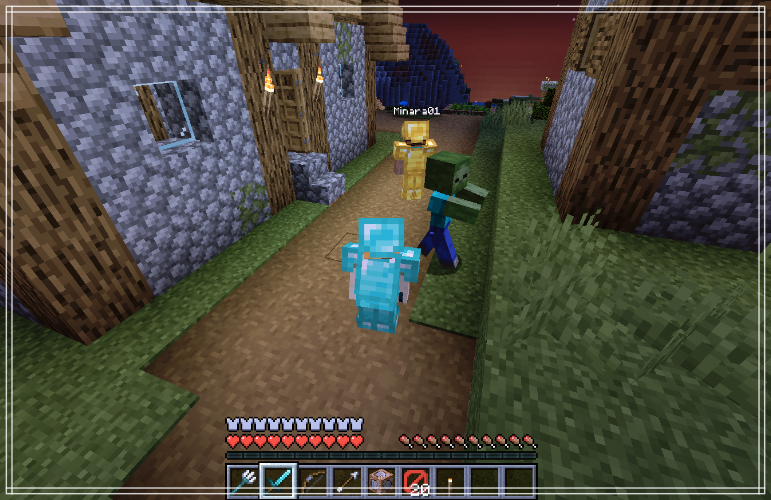
Task: Choose the diamond sword in hotbar
Action: click(278, 481)
